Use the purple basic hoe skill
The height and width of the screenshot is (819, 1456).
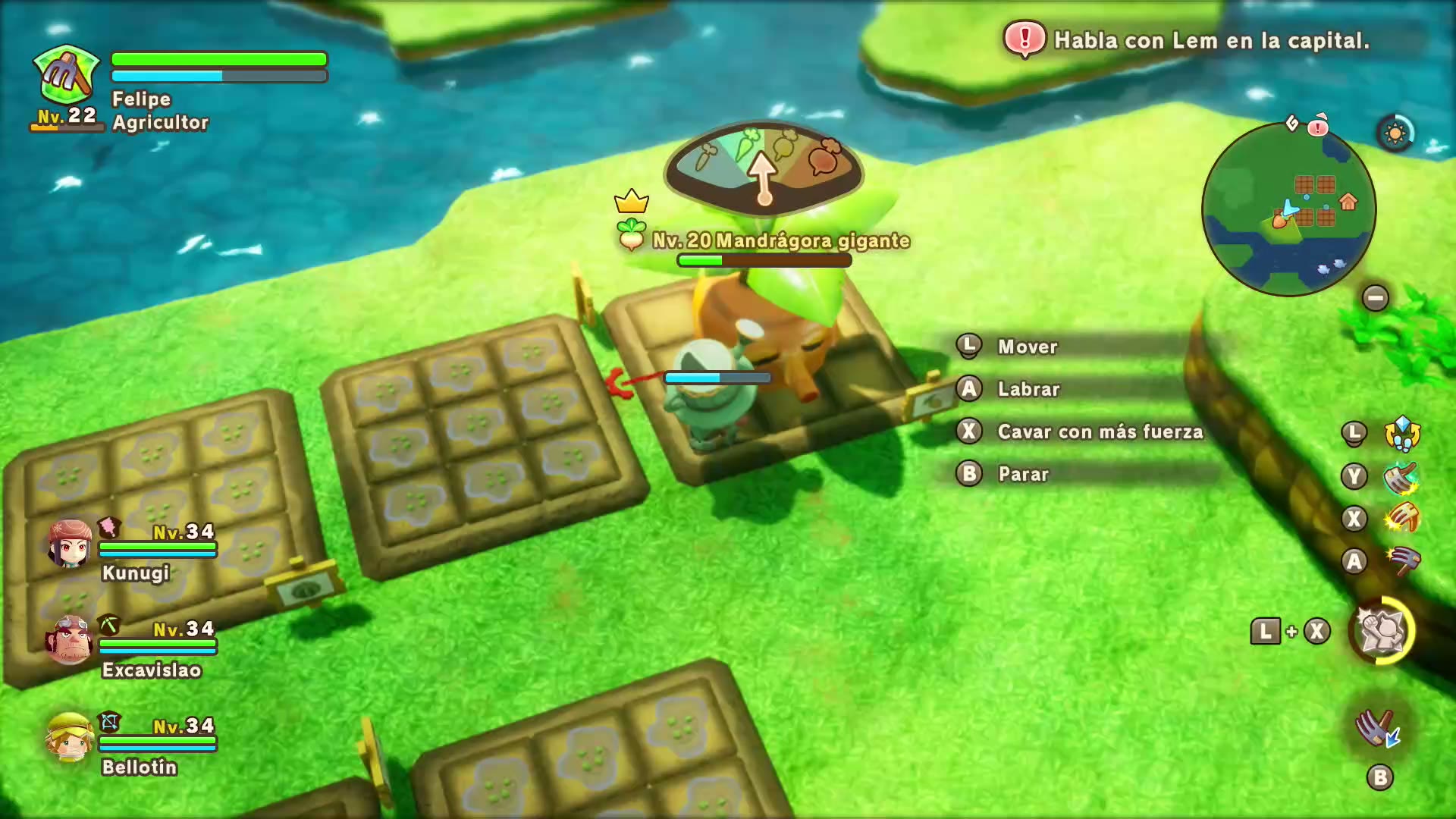pyautogui.click(x=1401, y=561)
